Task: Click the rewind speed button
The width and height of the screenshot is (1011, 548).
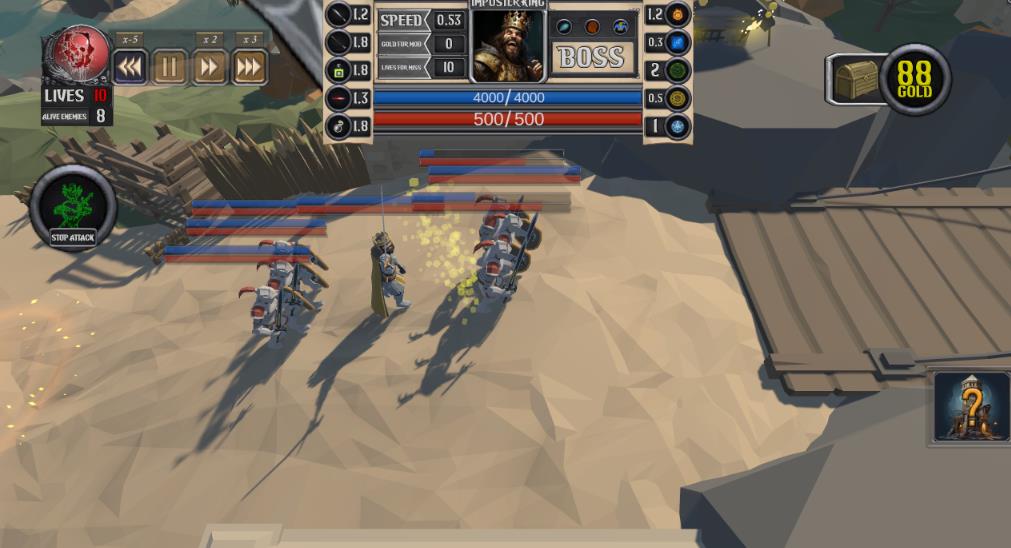Action: tap(130, 68)
